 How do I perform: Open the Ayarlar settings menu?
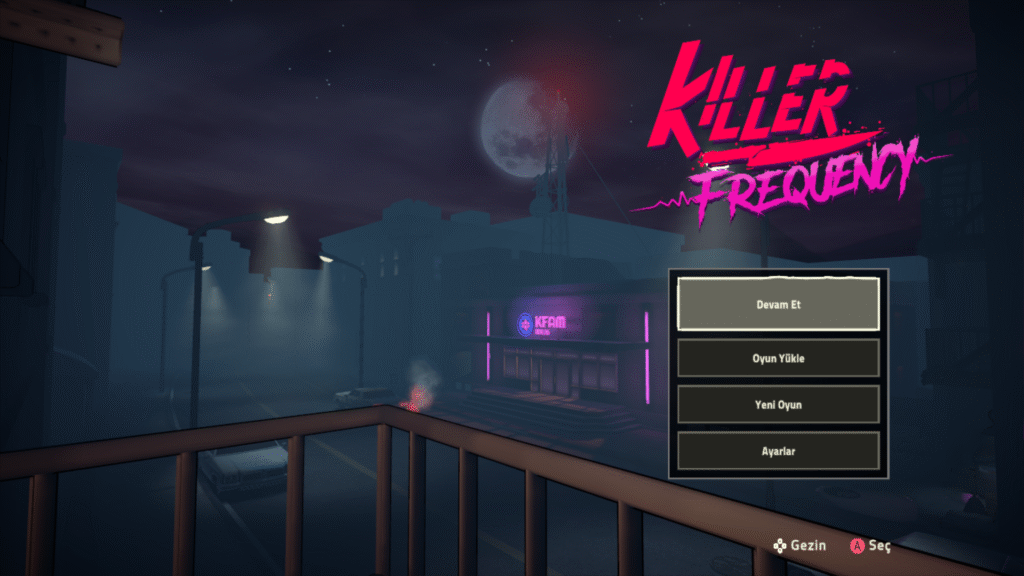(x=778, y=451)
